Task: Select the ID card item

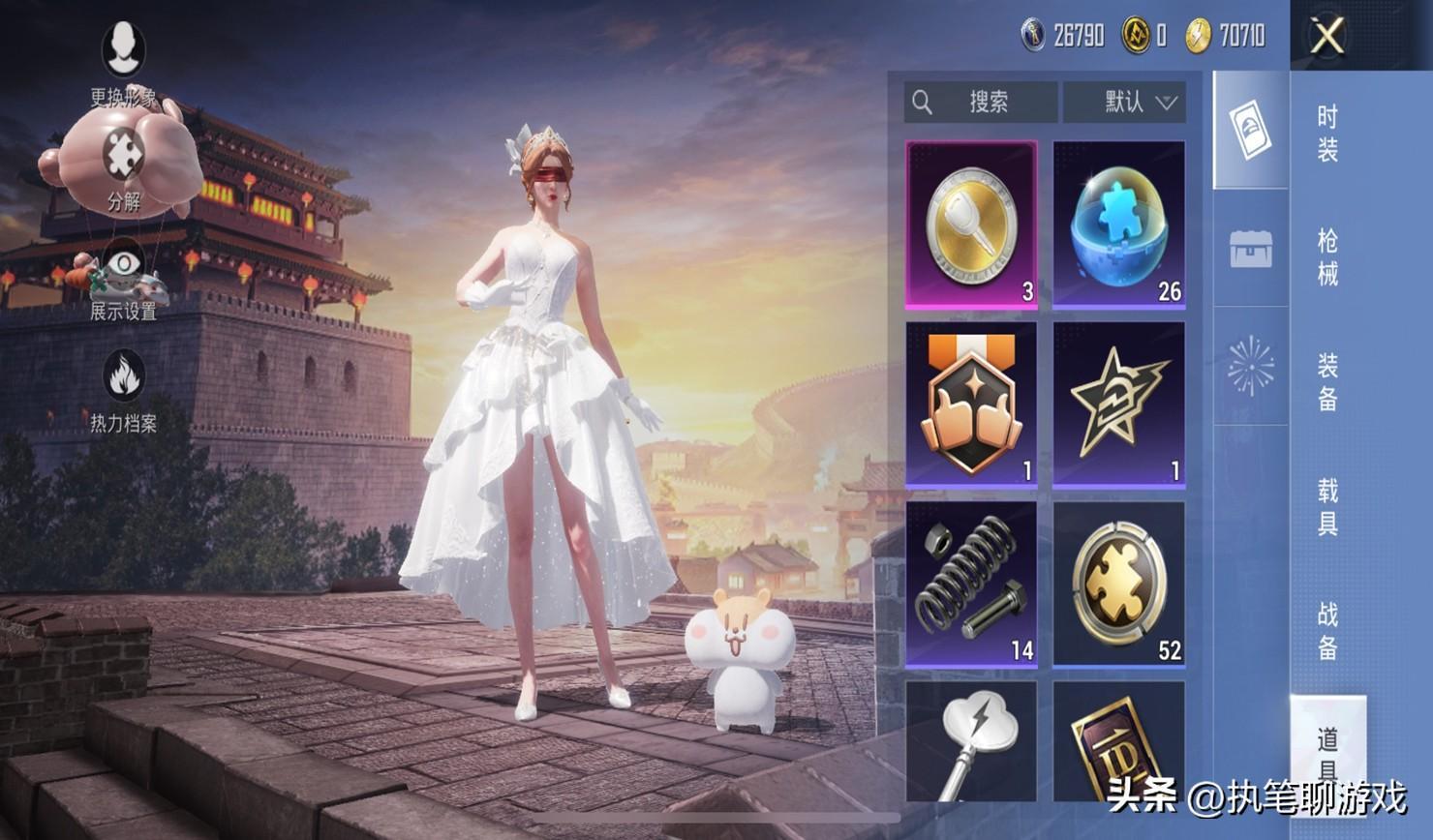Action: point(1119,741)
